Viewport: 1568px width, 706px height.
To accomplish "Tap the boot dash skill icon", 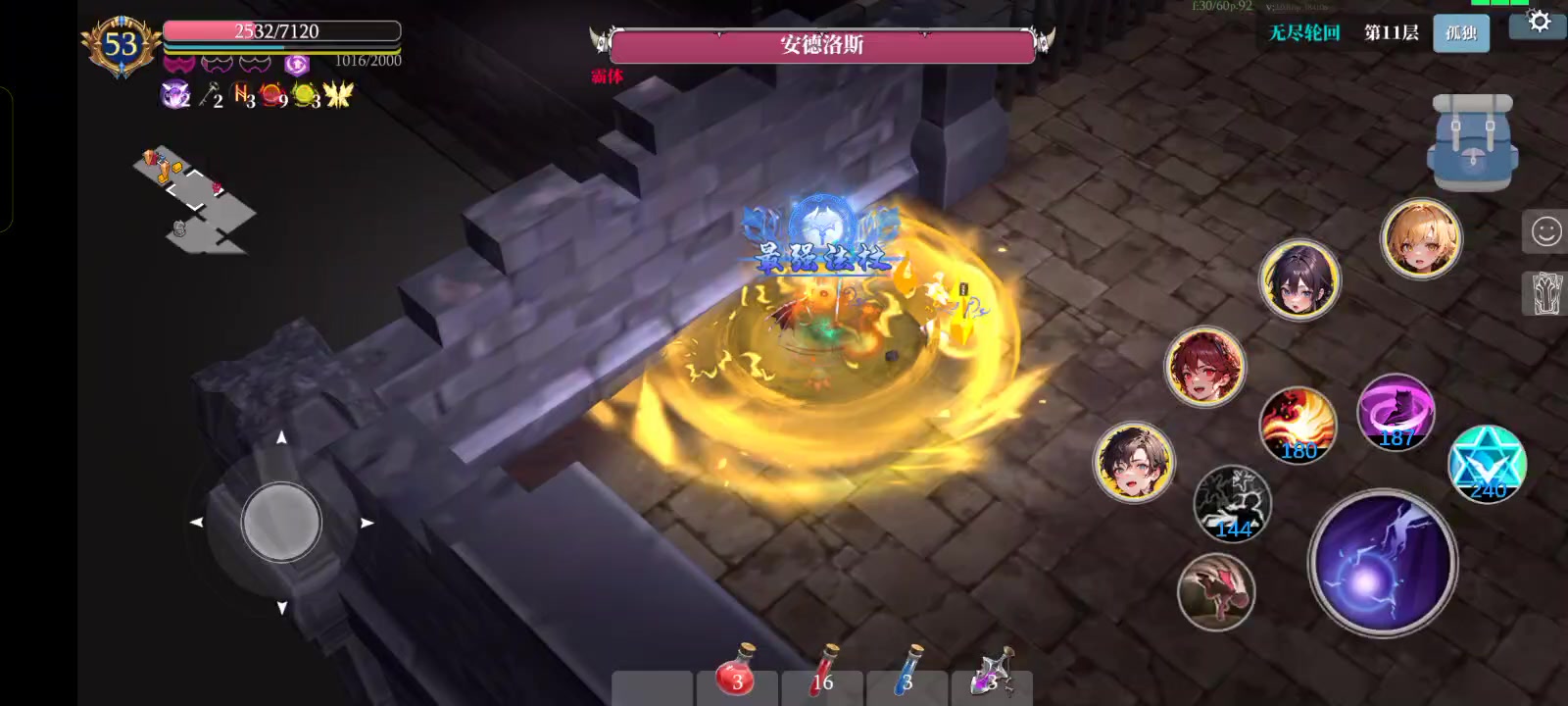I will (1215, 589).
